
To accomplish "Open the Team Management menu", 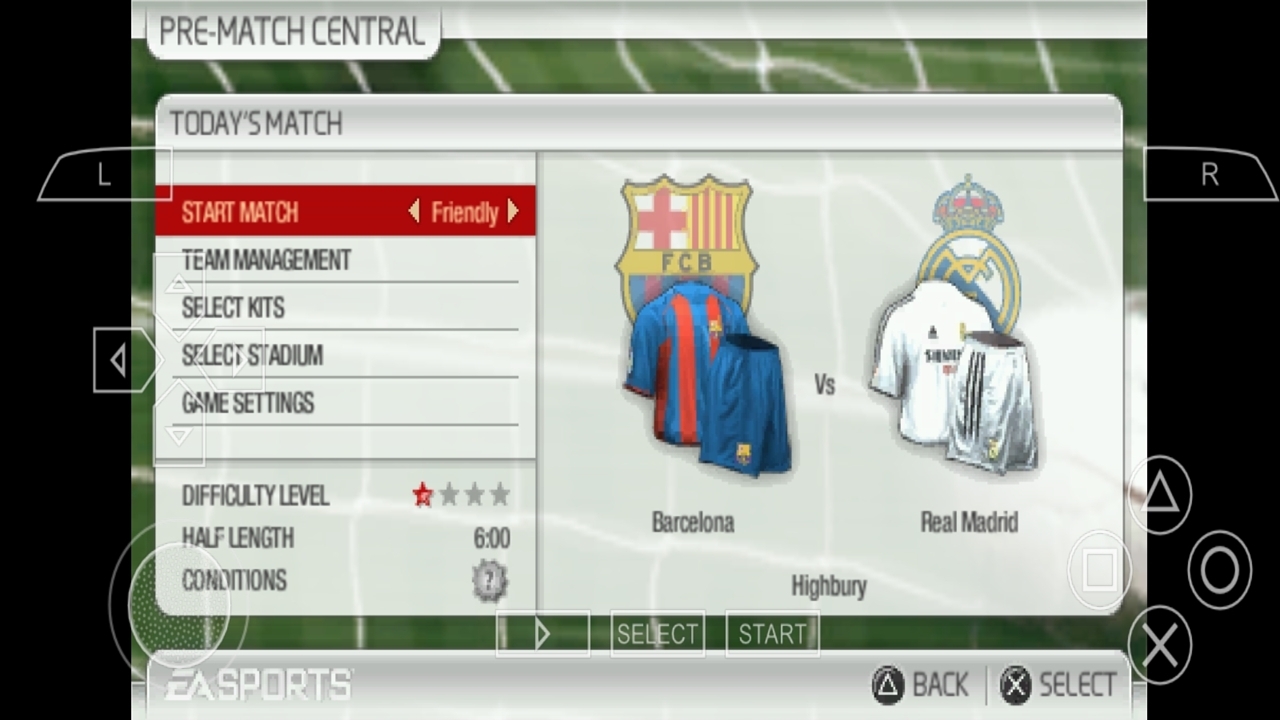I will tap(266, 260).
